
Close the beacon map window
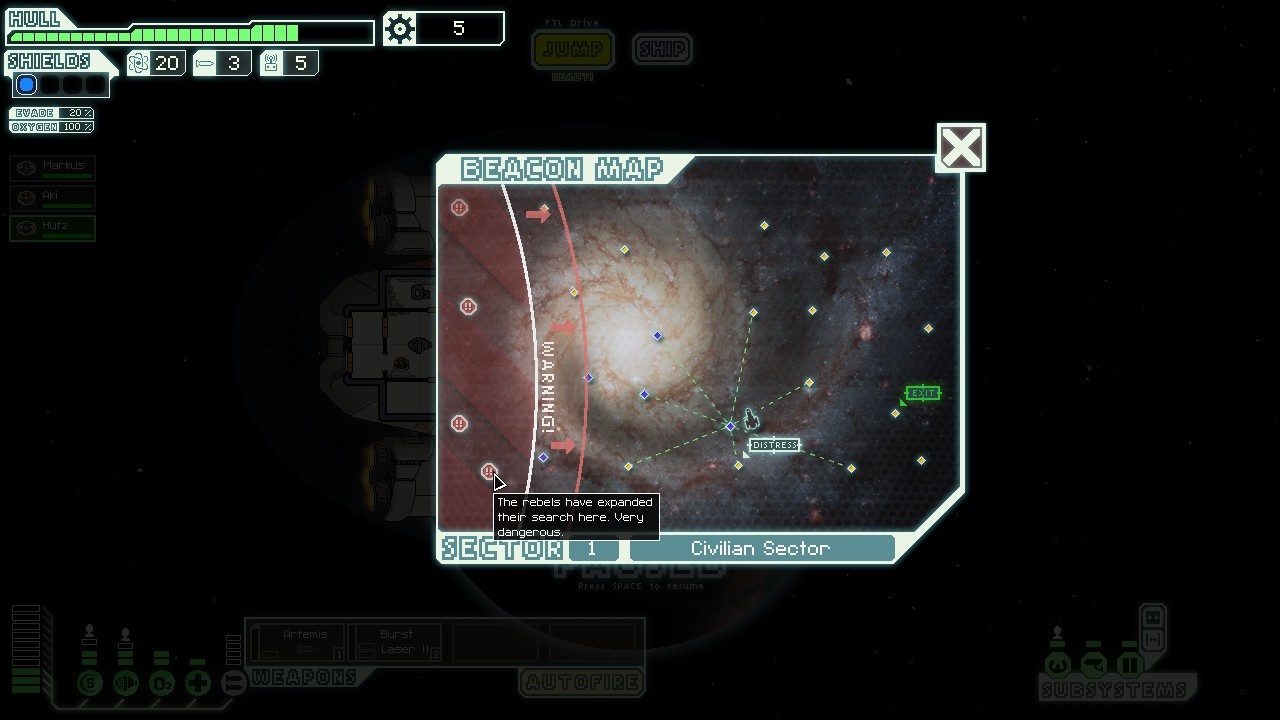tap(961, 148)
